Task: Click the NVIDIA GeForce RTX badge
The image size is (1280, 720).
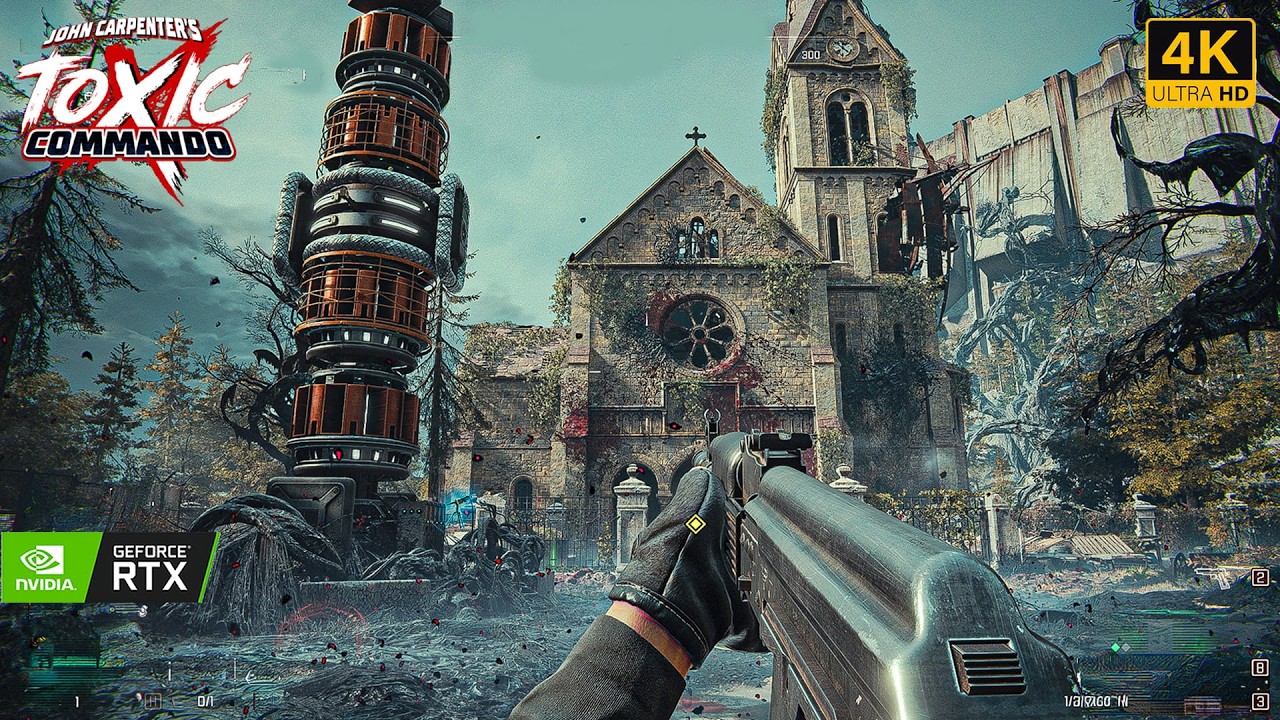Action: [109, 567]
